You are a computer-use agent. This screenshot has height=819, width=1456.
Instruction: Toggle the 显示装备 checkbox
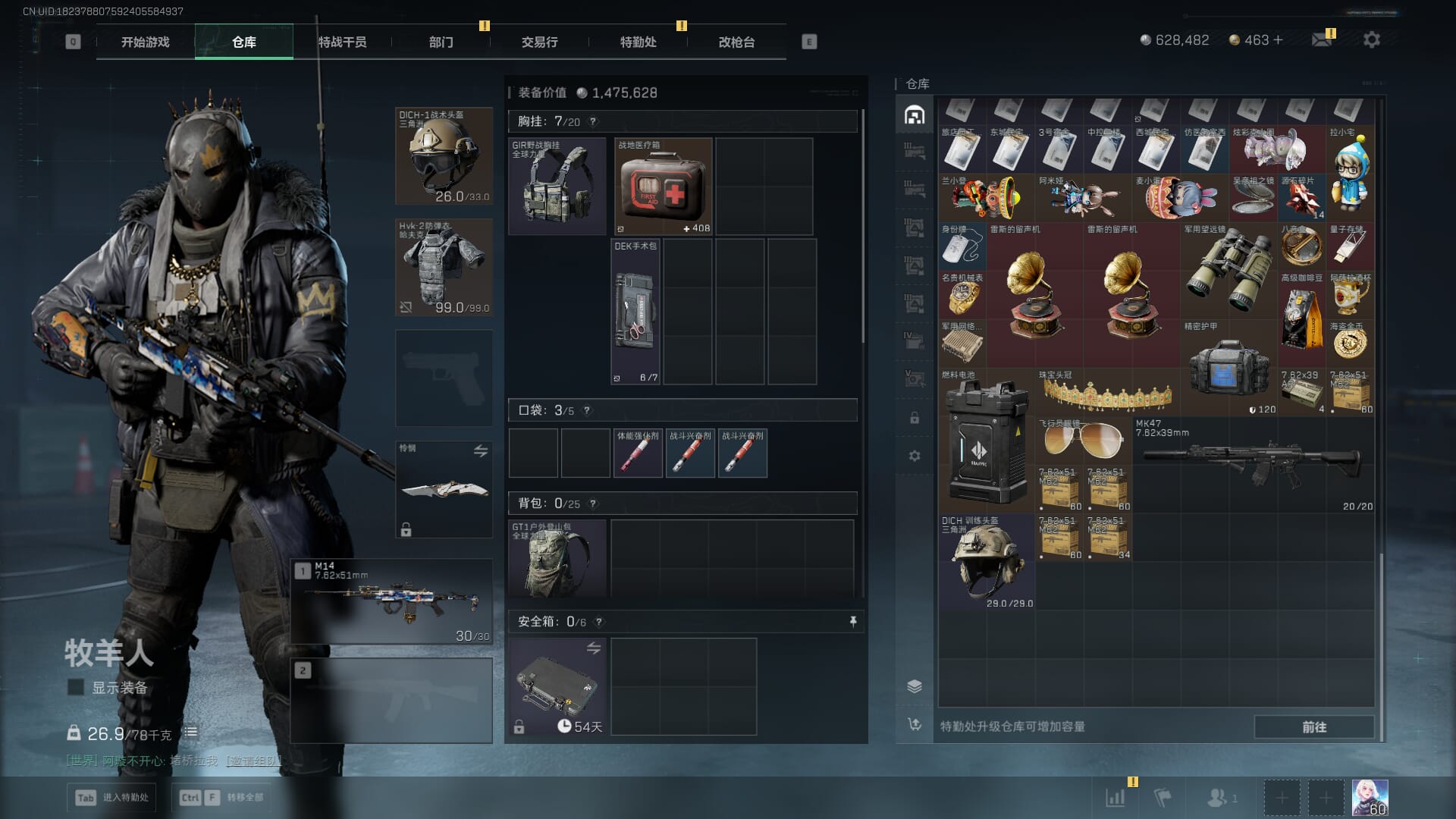coord(76,688)
